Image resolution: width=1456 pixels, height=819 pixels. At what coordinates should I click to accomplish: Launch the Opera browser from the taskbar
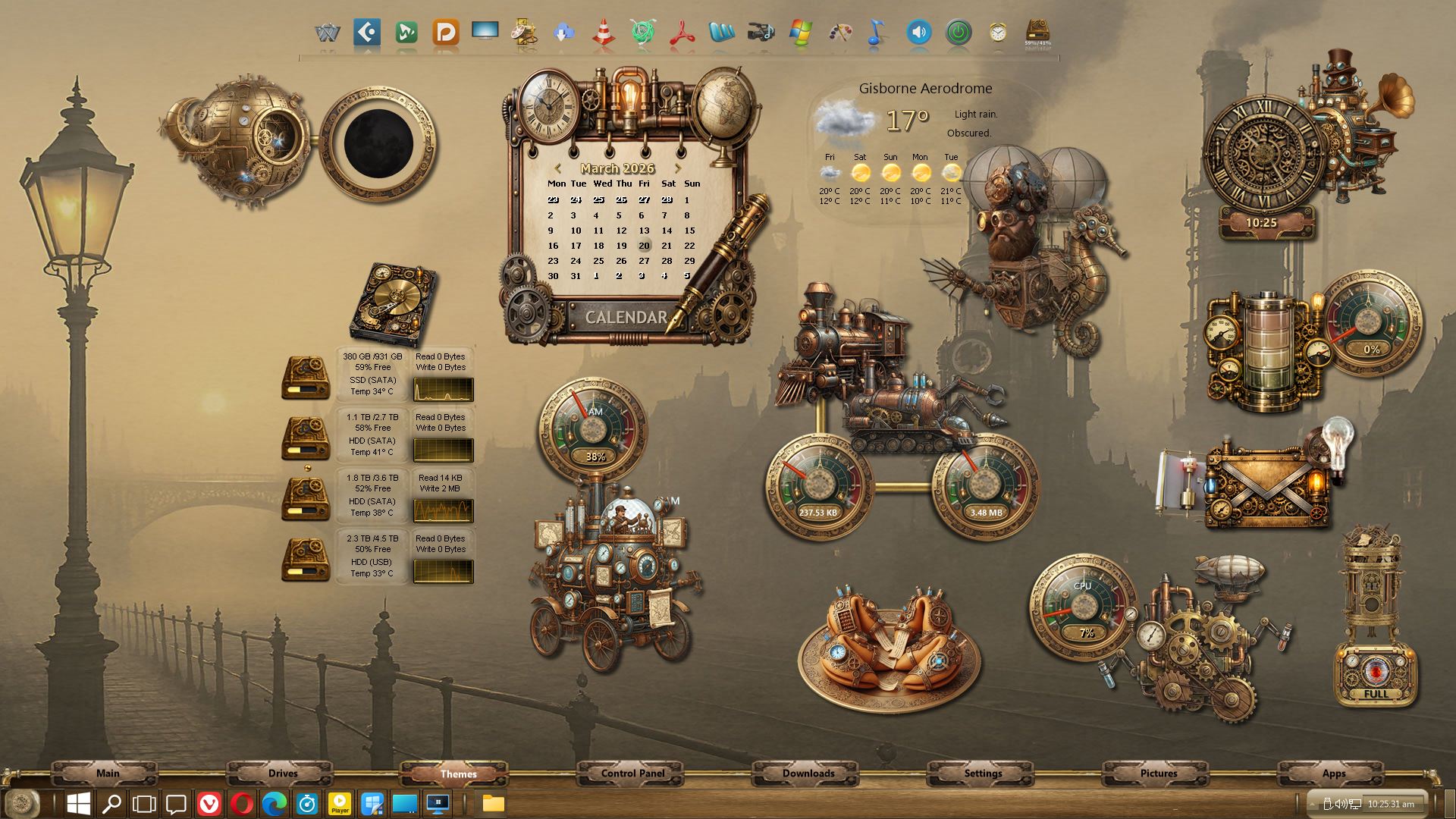tap(242, 804)
